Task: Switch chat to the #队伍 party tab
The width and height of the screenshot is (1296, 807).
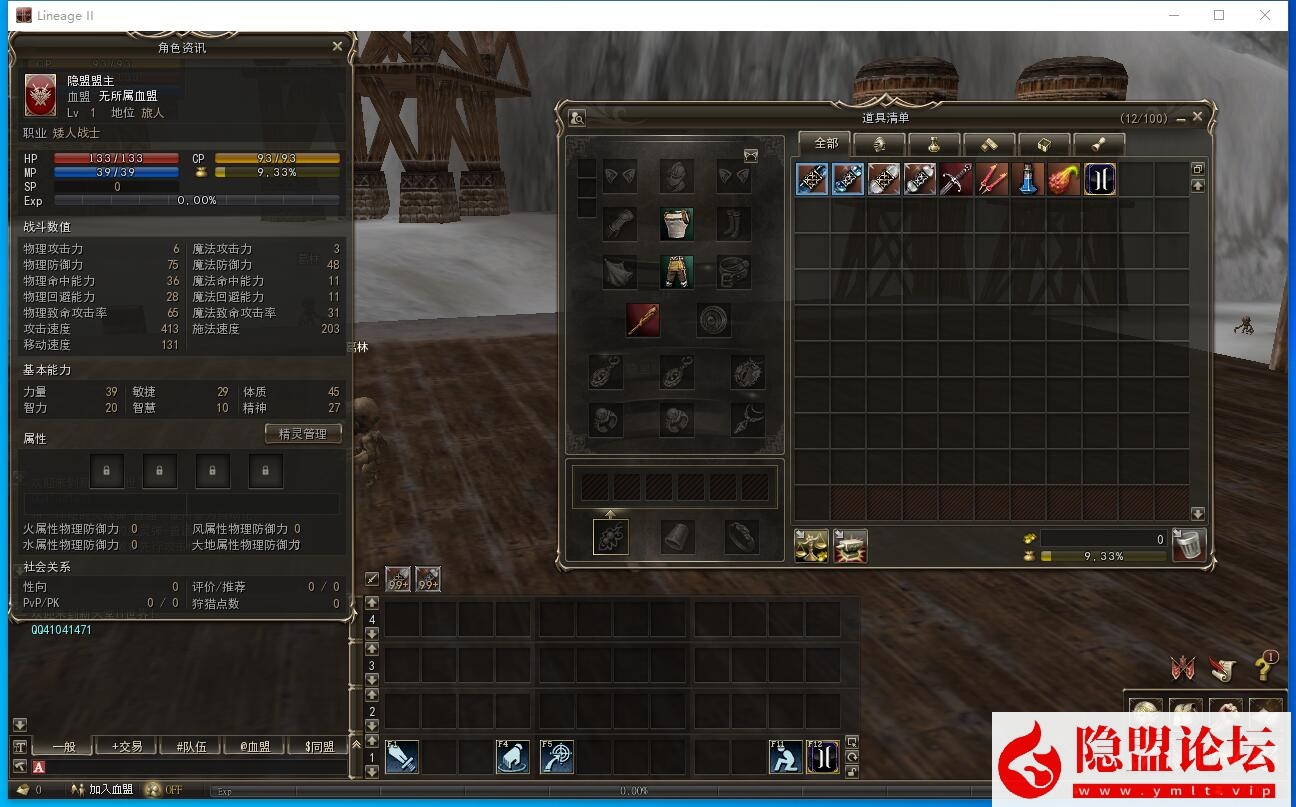Action: [x=190, y=746]
